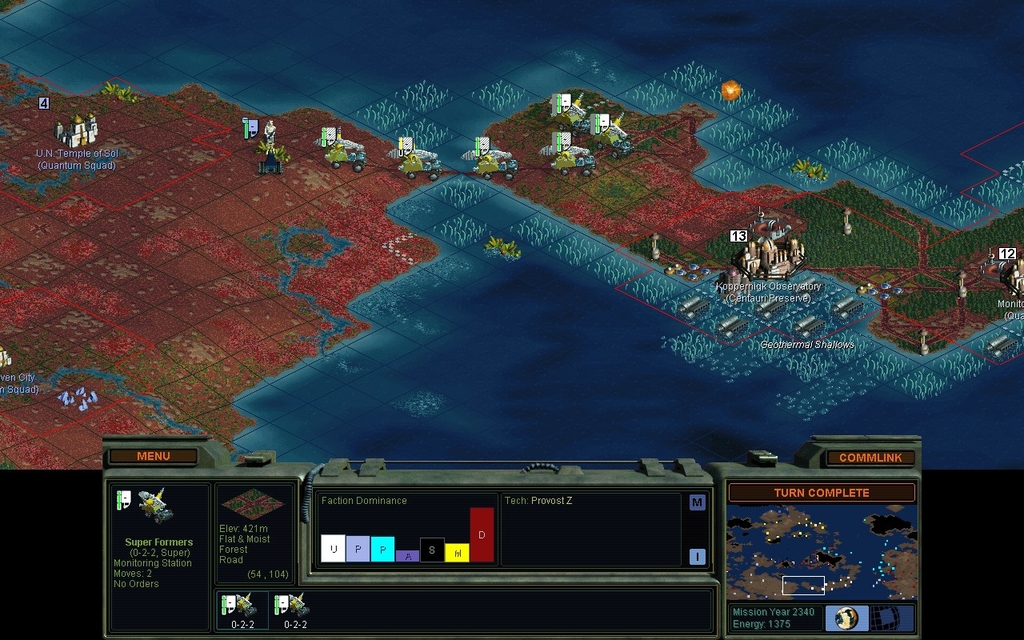Click the yellow H faction dominance bar
The image size is (1024, 640).
(x=457, y=552)
